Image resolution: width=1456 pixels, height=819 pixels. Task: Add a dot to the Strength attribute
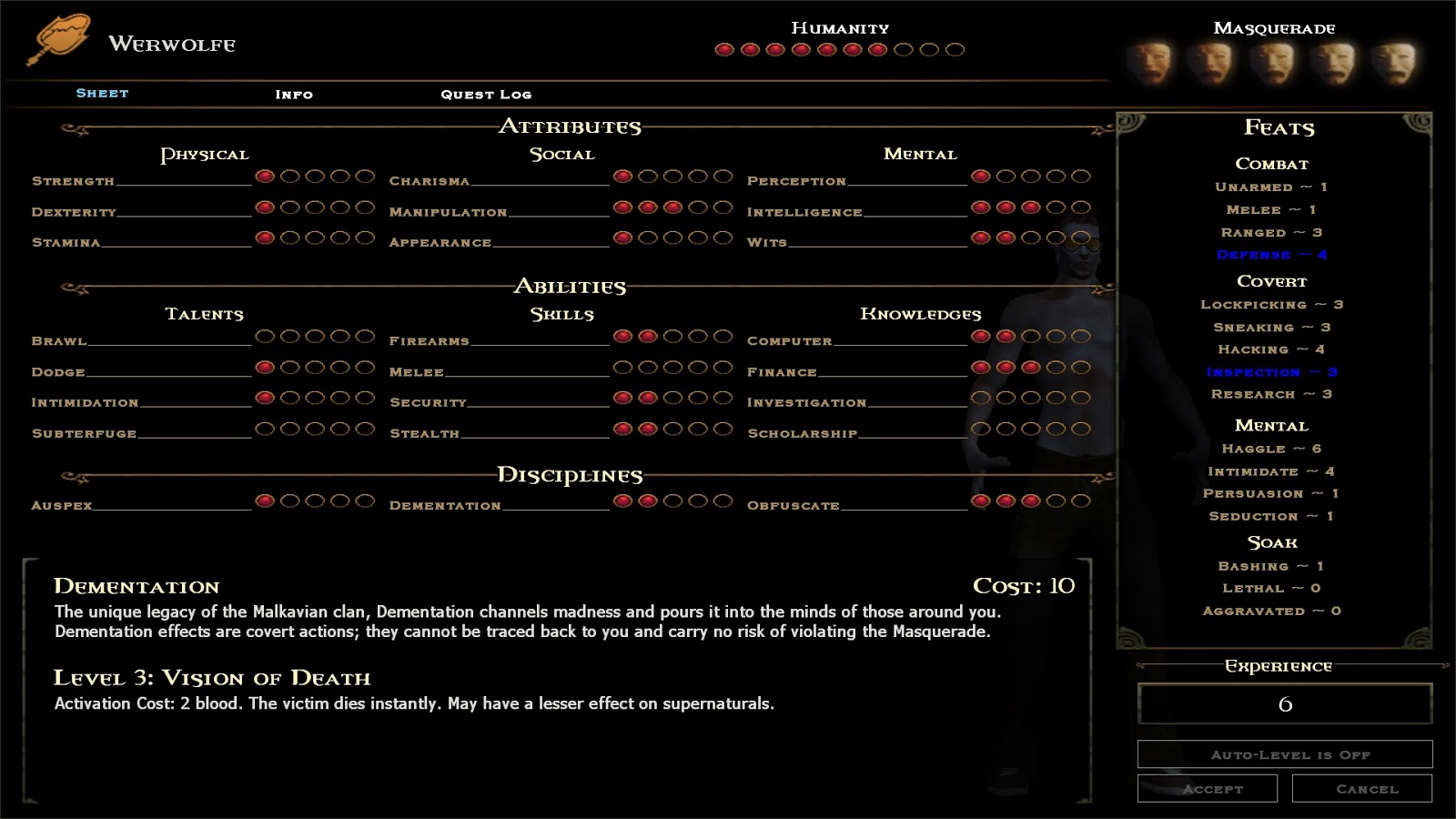click(x=289, y=176)
